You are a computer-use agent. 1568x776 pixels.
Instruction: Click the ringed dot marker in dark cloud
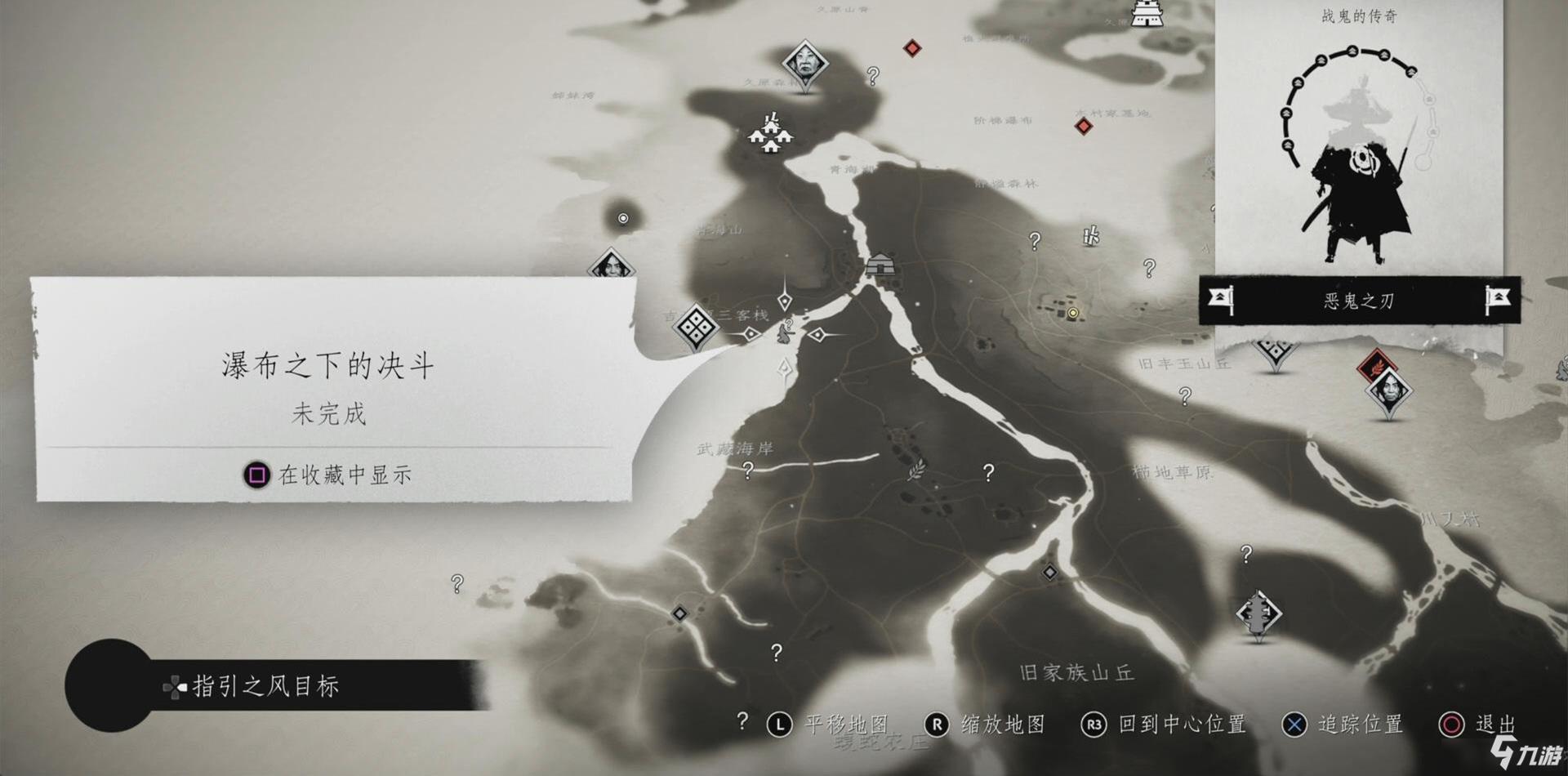[623, 218]
